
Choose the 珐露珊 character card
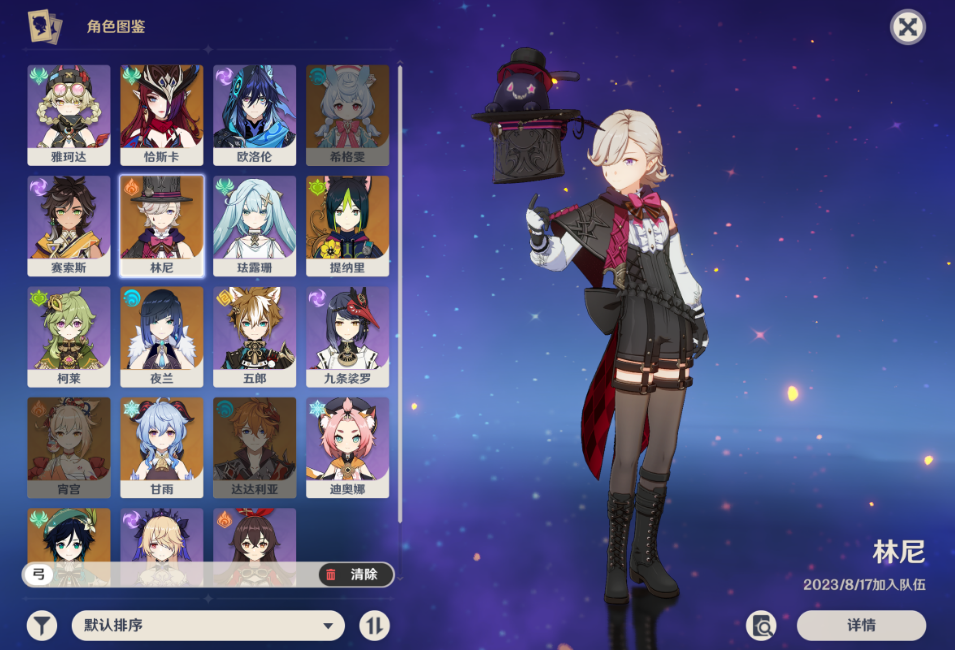pyautogui.click(x=254, y=226)
